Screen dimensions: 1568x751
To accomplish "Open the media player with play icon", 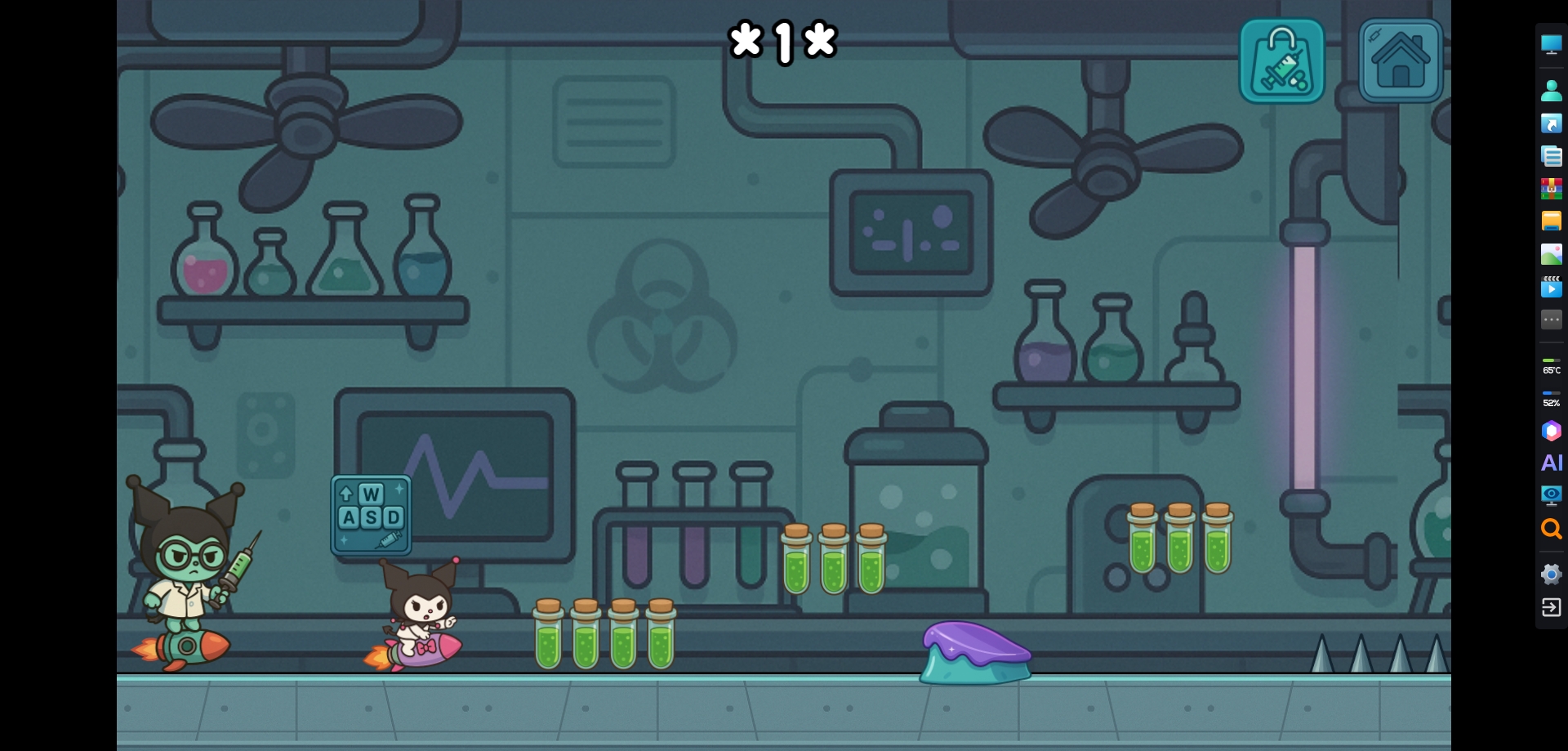I will pyautogui.click(x=1551, y=288).
